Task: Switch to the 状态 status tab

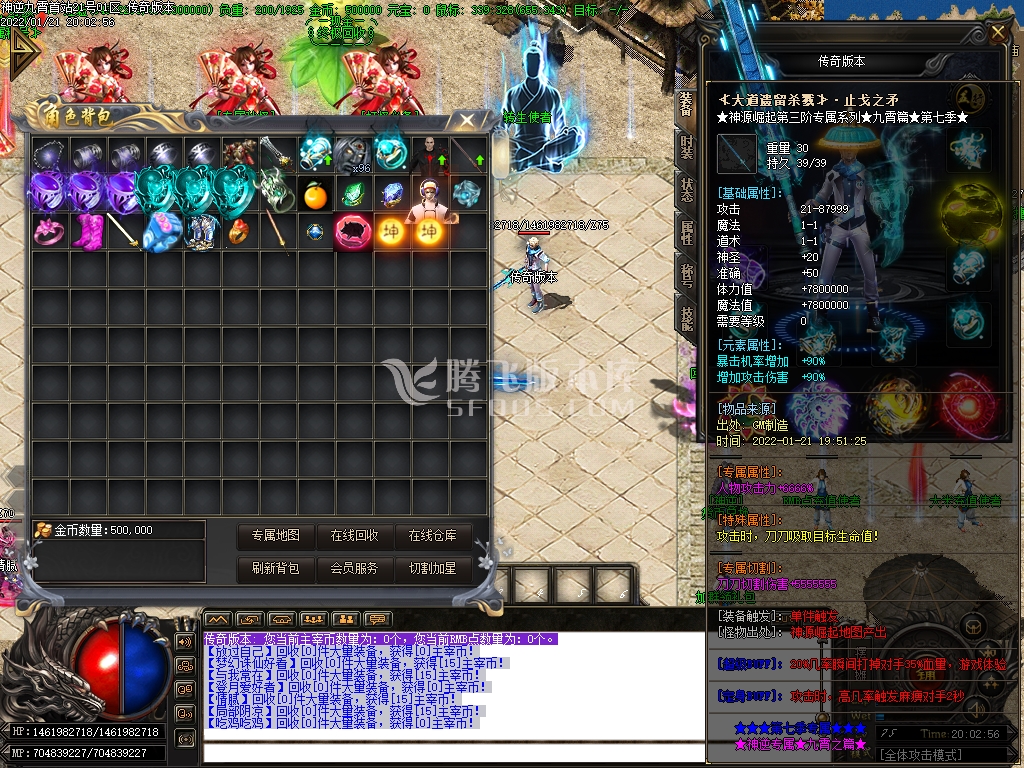Action: 686,190
